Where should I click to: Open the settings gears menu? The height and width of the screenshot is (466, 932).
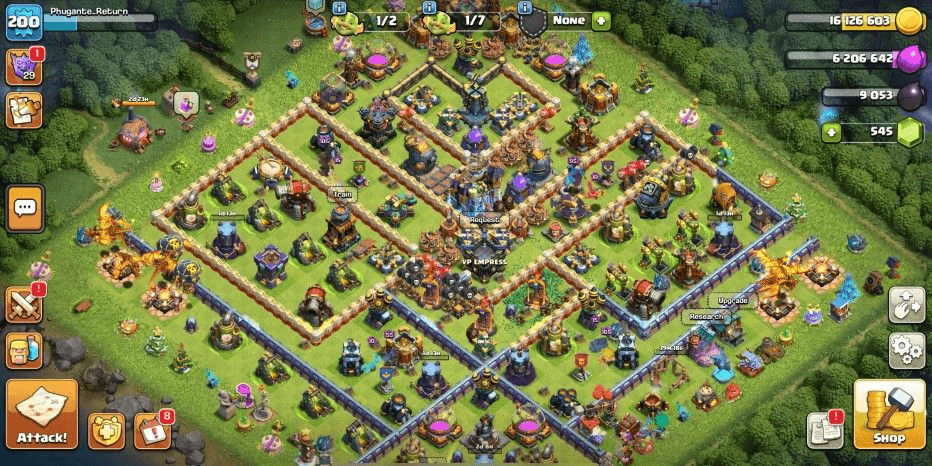[906, 350]
